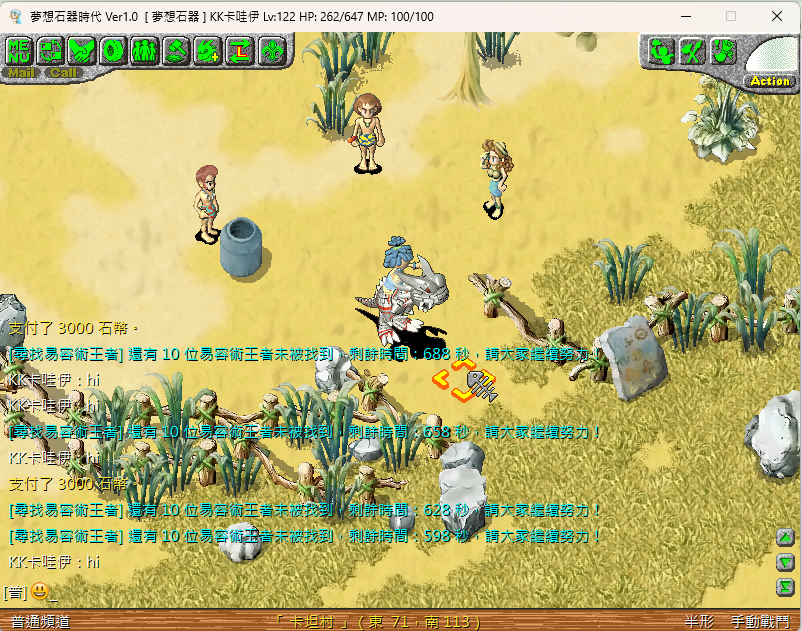Toggle the 半形 input width setting
Viewport: 802px width, 631px height.
click(699, 621)
